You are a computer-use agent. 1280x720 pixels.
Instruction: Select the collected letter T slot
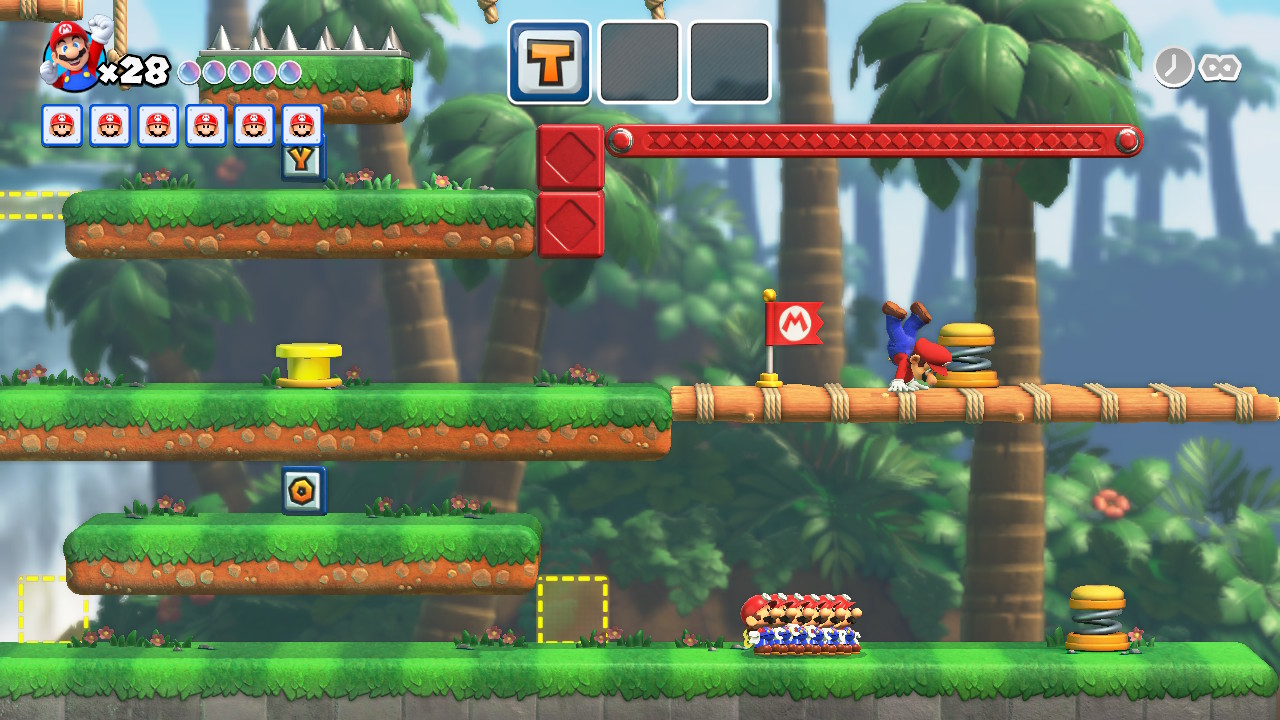549,62
